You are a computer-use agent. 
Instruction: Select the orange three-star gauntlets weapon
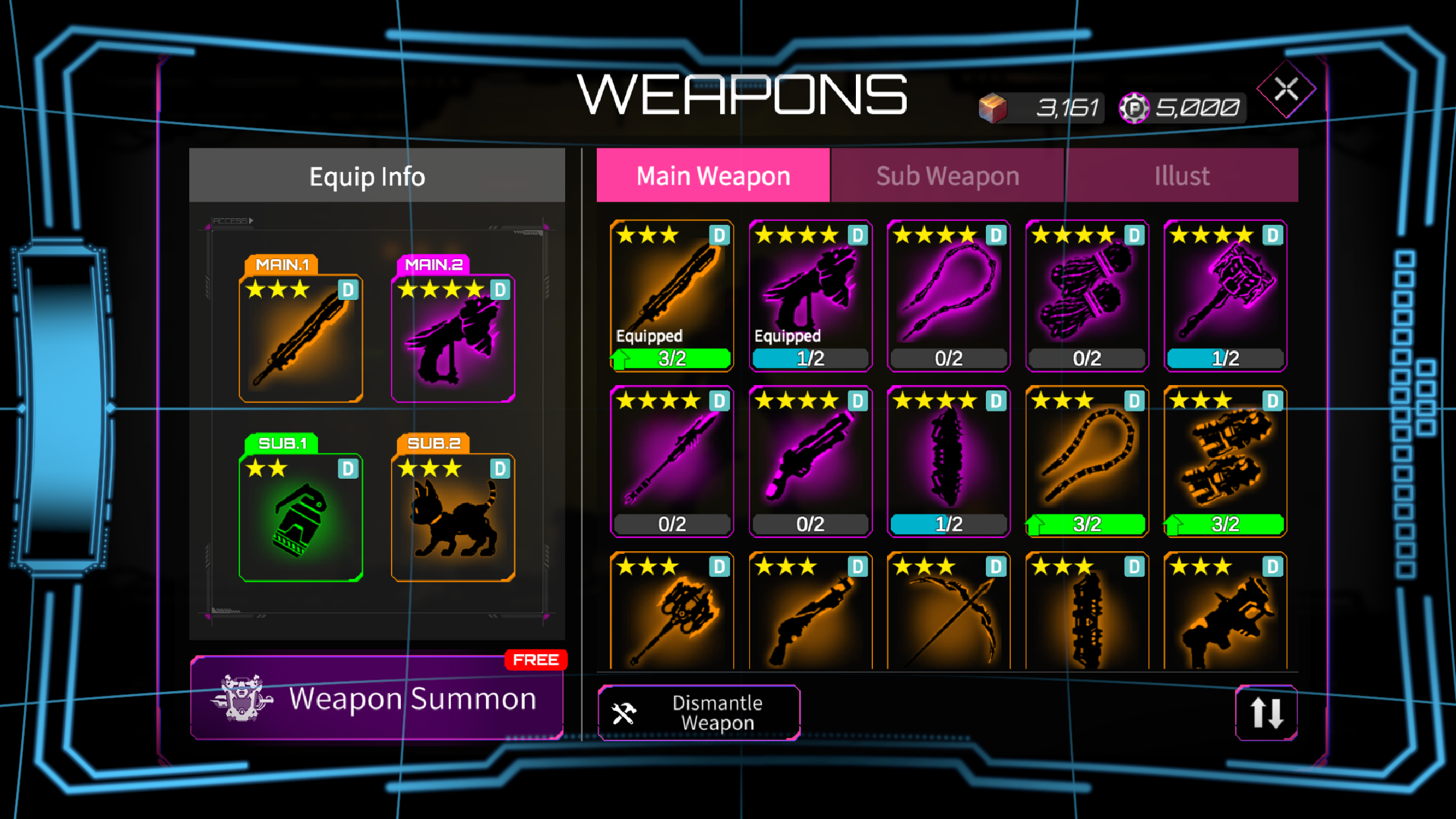point(1225,461)
